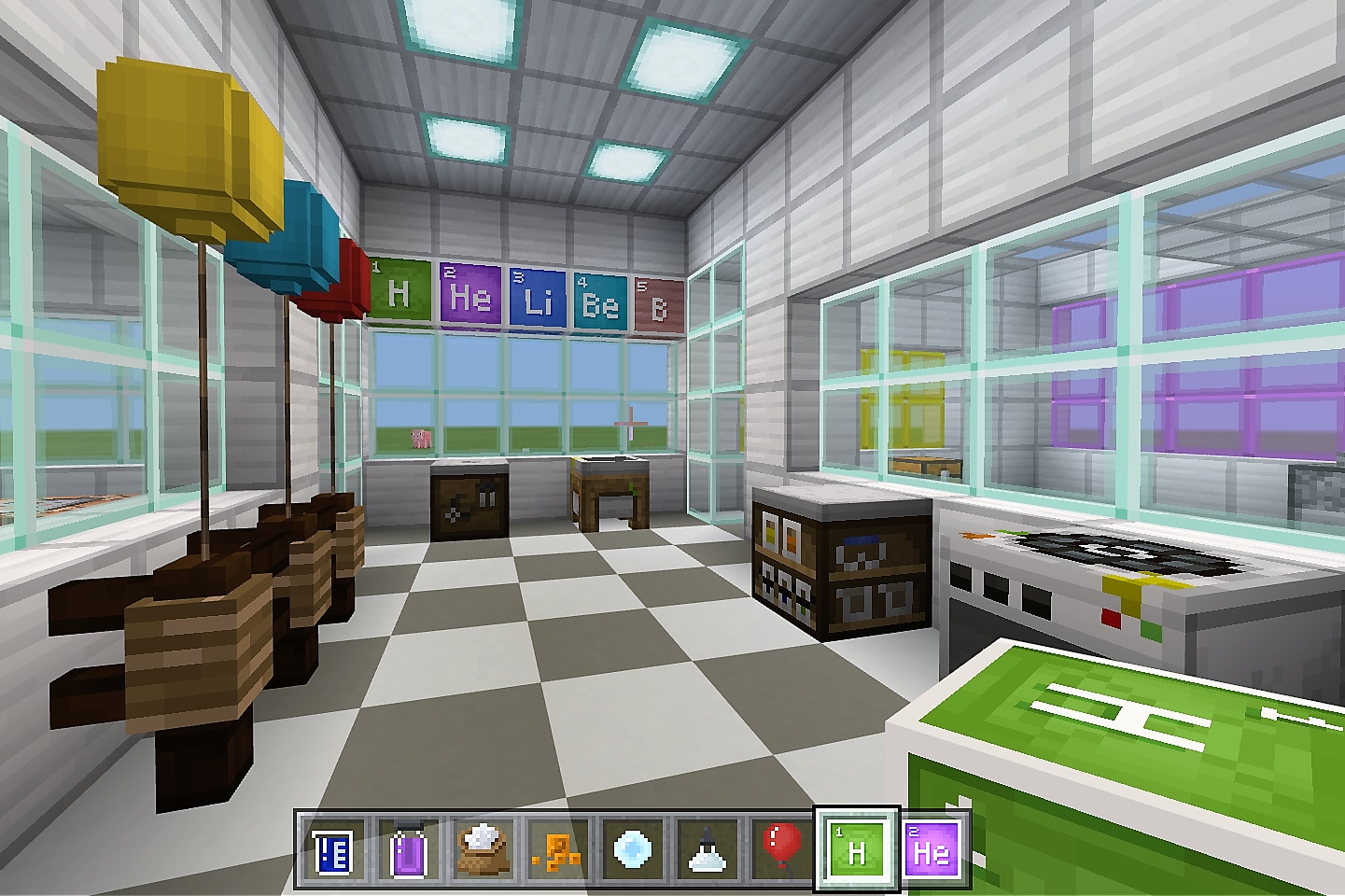Select the orange crumbs item slot
This screenshot has height=896, width=1345.
(557, 850)
